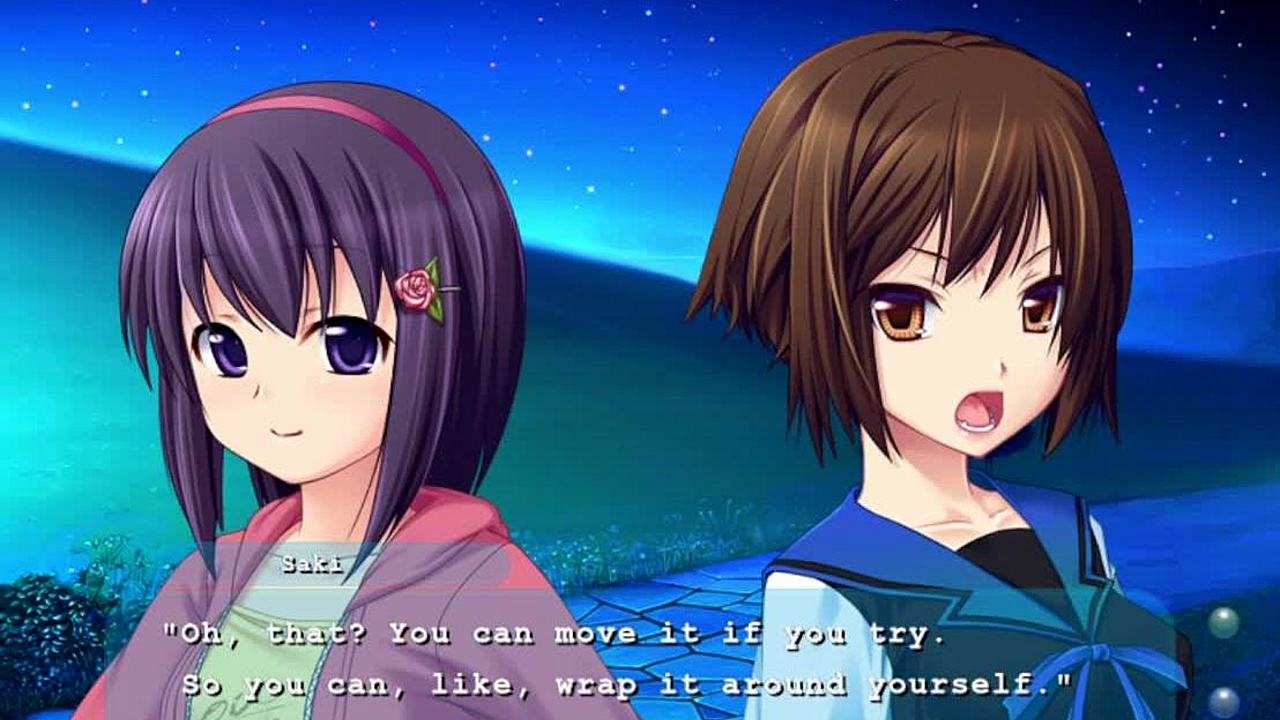Click the blue-gray orb button
Screen dimensions: 1280x720
1222,702
